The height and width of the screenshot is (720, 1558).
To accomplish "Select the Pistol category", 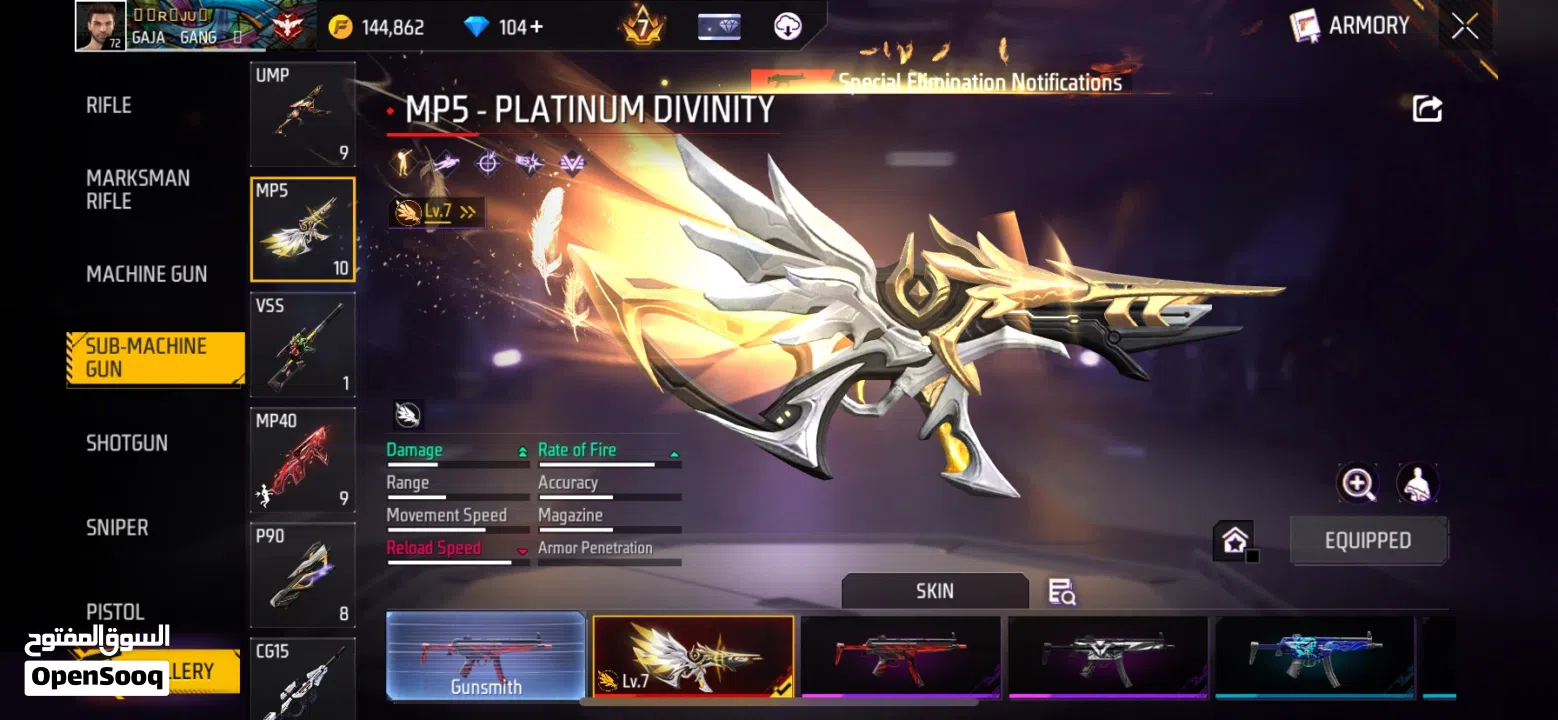I will 115,611.
